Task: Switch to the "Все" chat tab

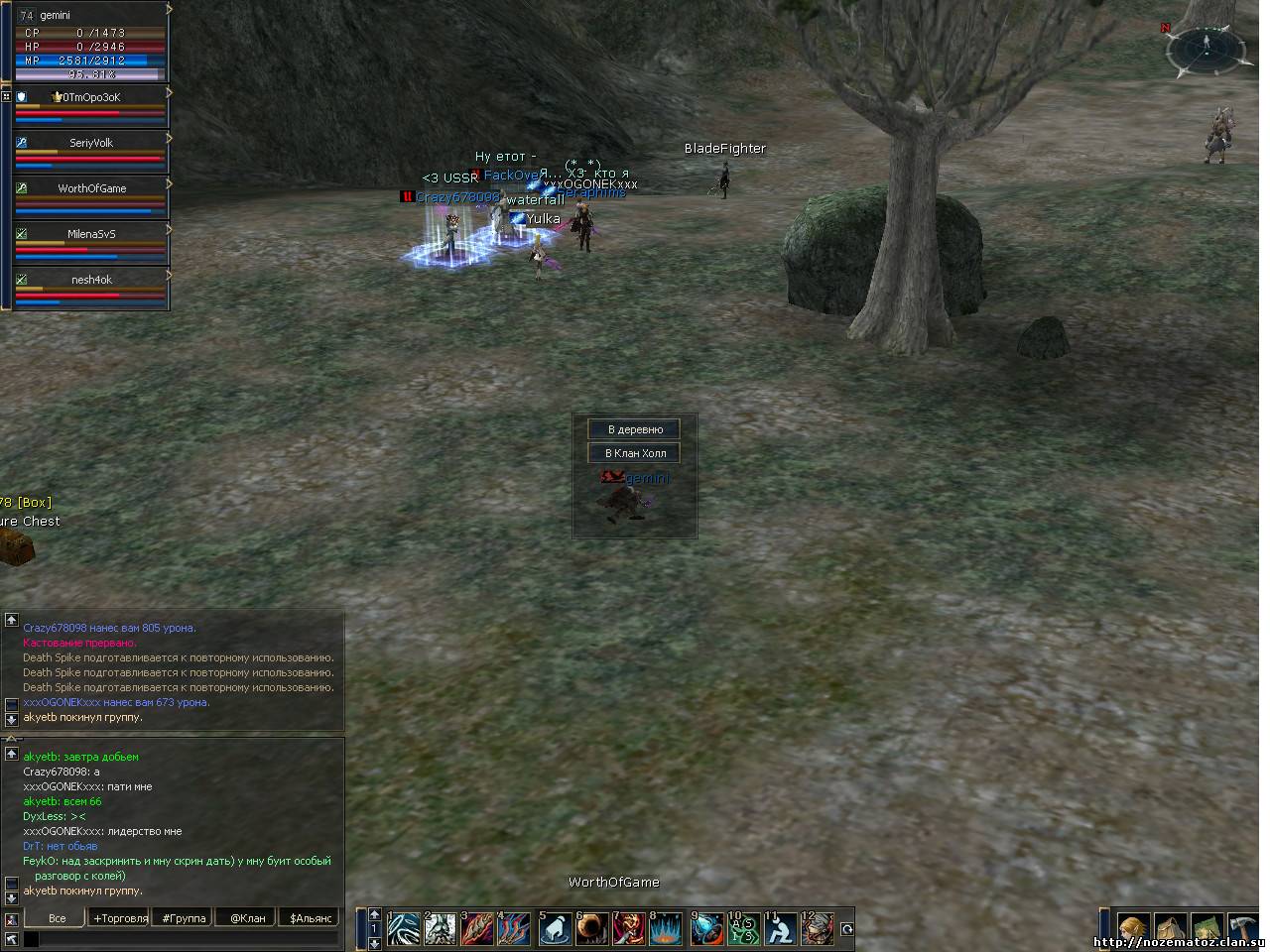Action: 58,918
